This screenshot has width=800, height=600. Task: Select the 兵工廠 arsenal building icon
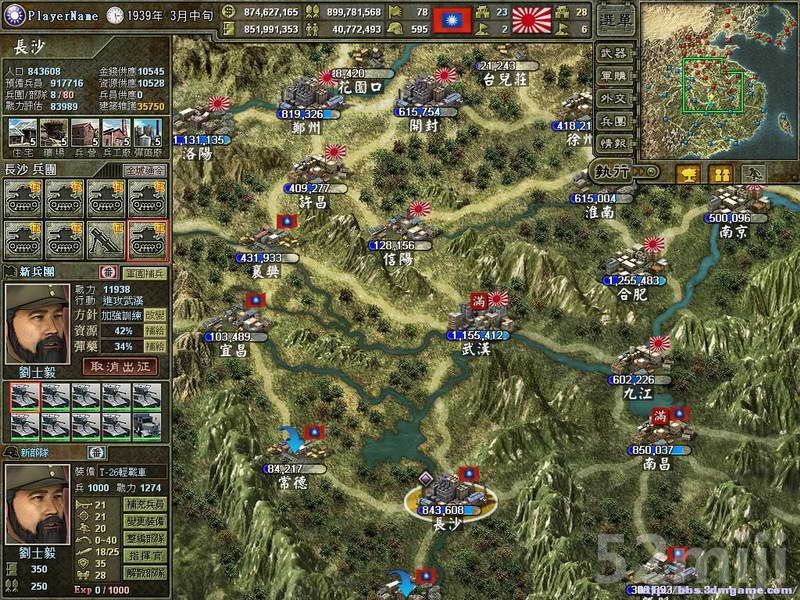(116, 132)
